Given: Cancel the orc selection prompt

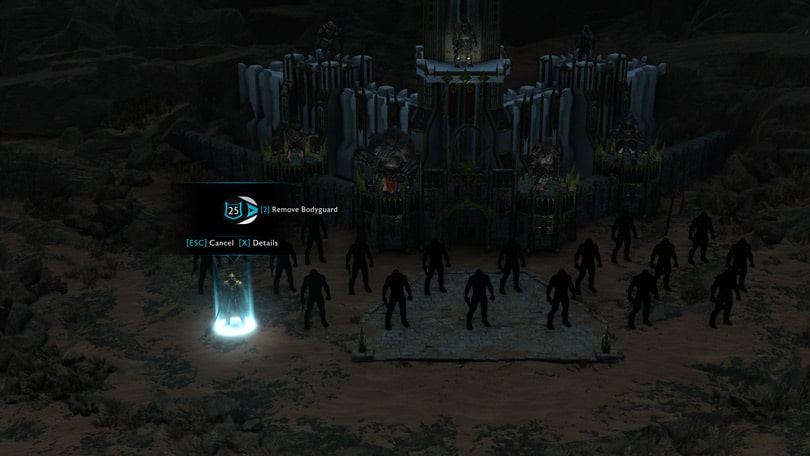Looking at the screenshot, I should (210, 243).
